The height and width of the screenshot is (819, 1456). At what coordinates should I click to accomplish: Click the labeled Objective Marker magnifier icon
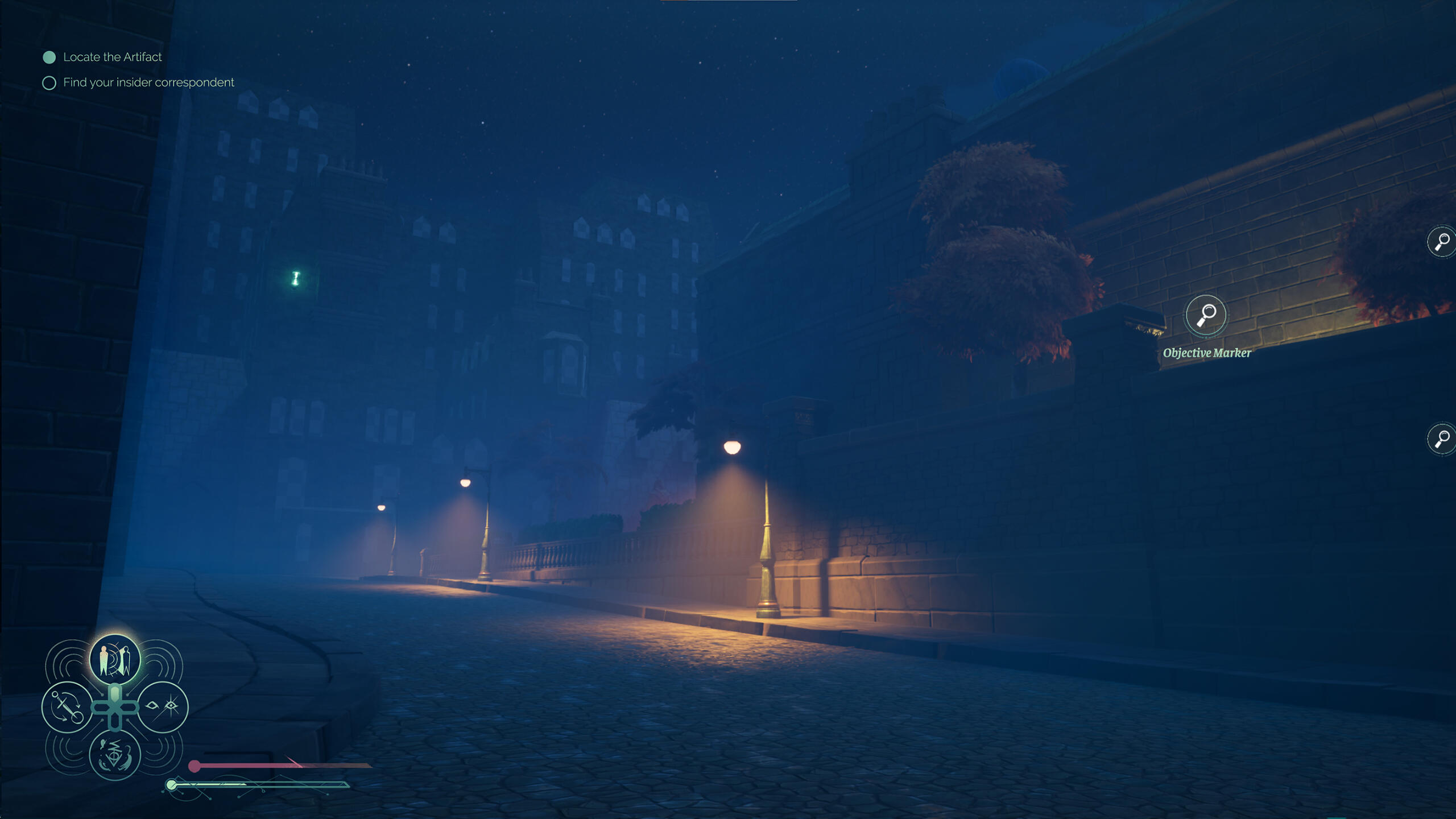tap(1205, 315)
